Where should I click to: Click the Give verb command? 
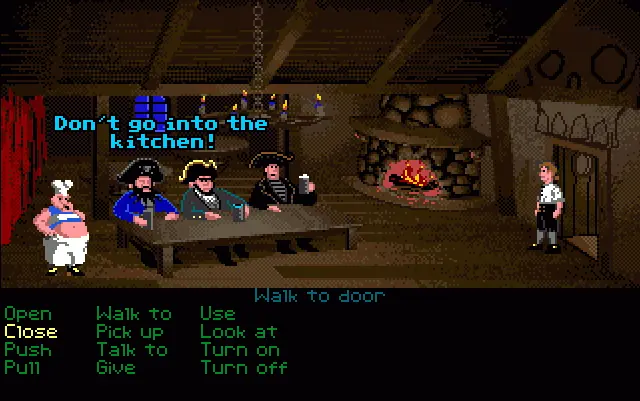pyautogui.click(x=117, y=368)
